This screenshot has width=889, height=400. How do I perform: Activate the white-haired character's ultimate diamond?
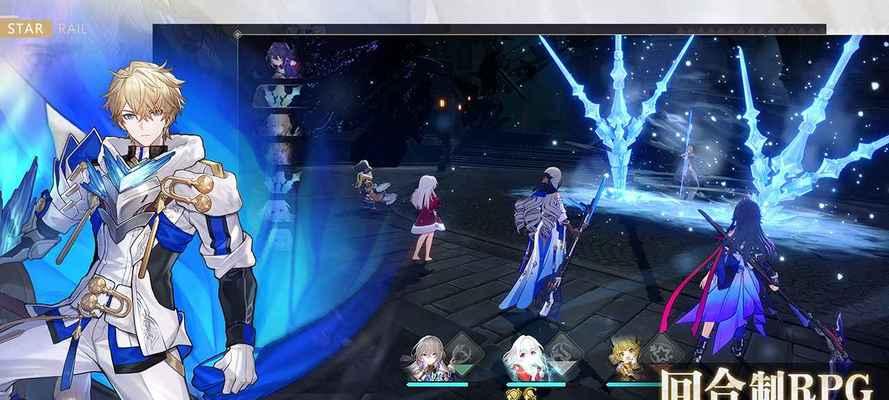563,354
